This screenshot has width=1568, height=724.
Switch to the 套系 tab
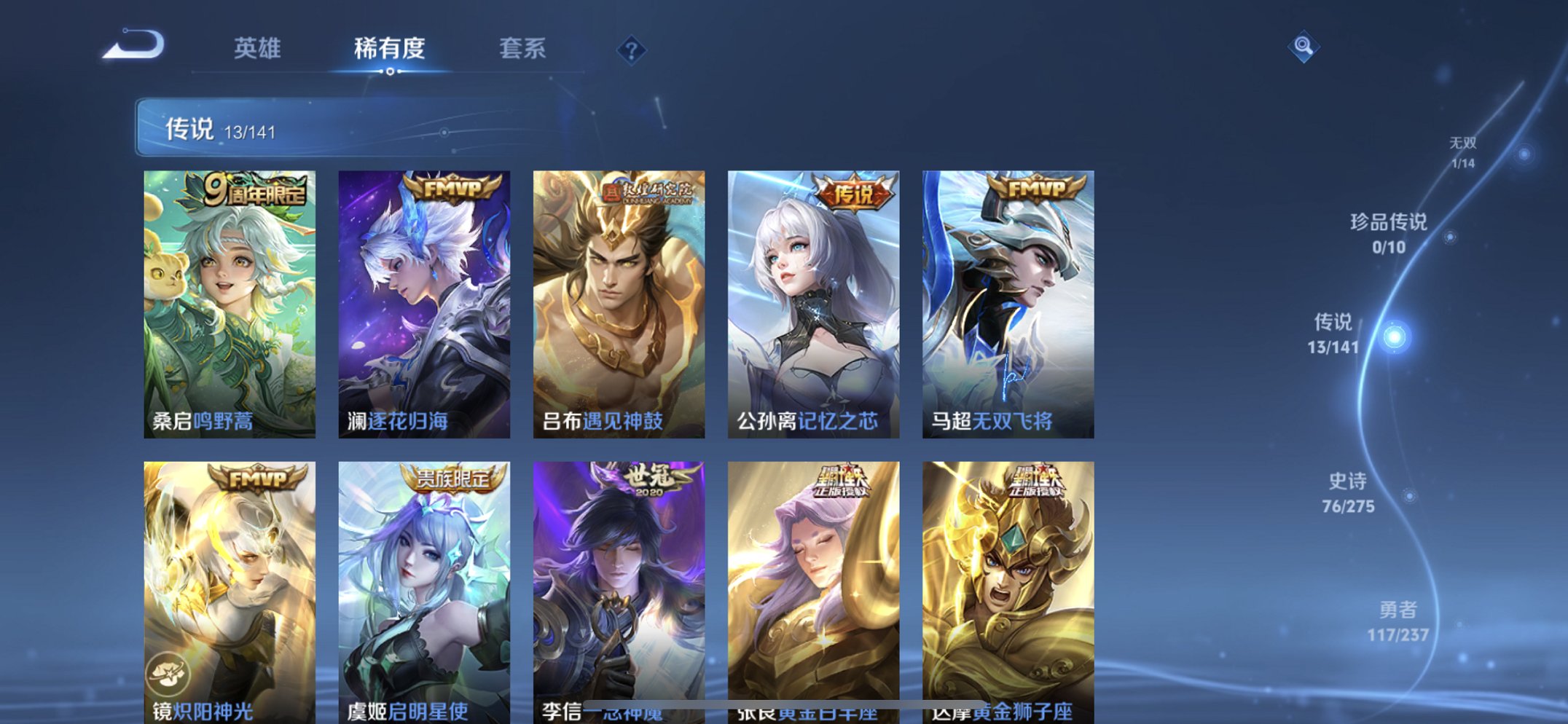click(522, 48)
